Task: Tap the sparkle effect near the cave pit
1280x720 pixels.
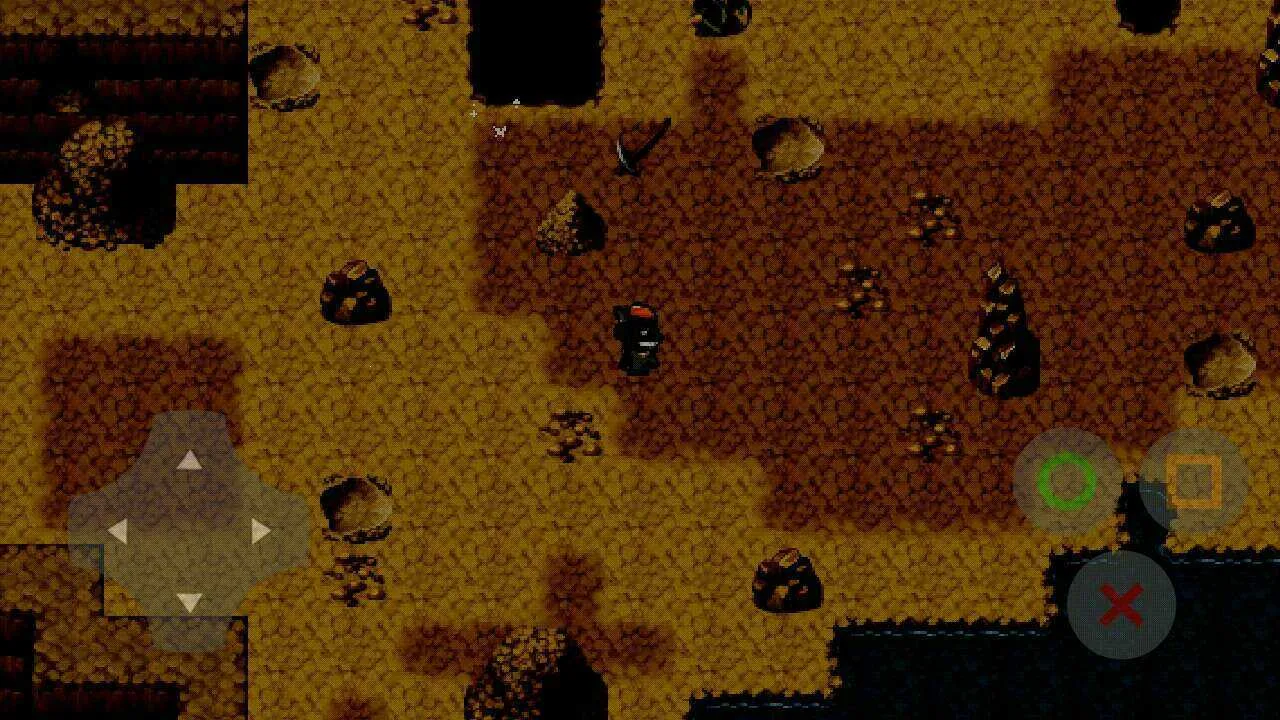Action: coord(498,130)
